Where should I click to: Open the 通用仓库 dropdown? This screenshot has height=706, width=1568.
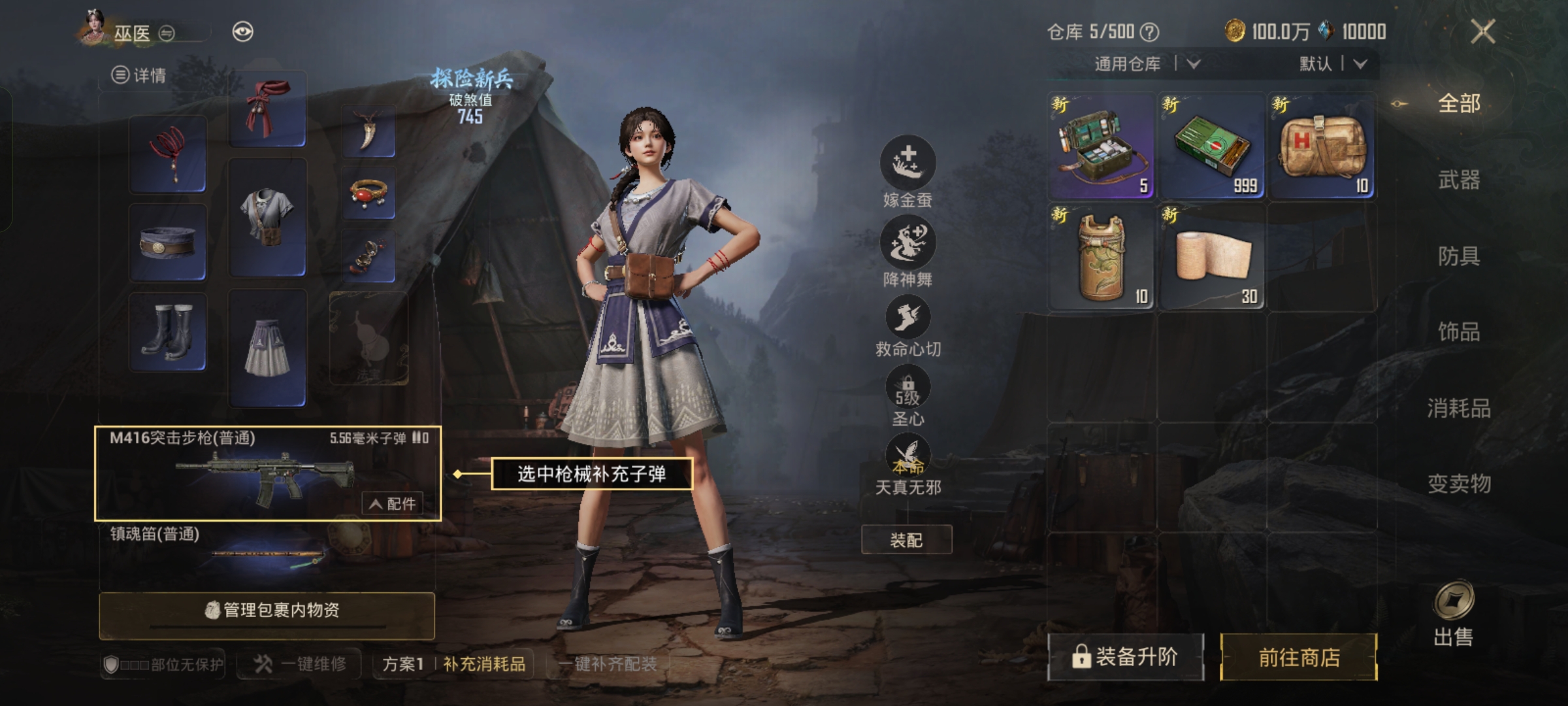(x=1147, y=64)
